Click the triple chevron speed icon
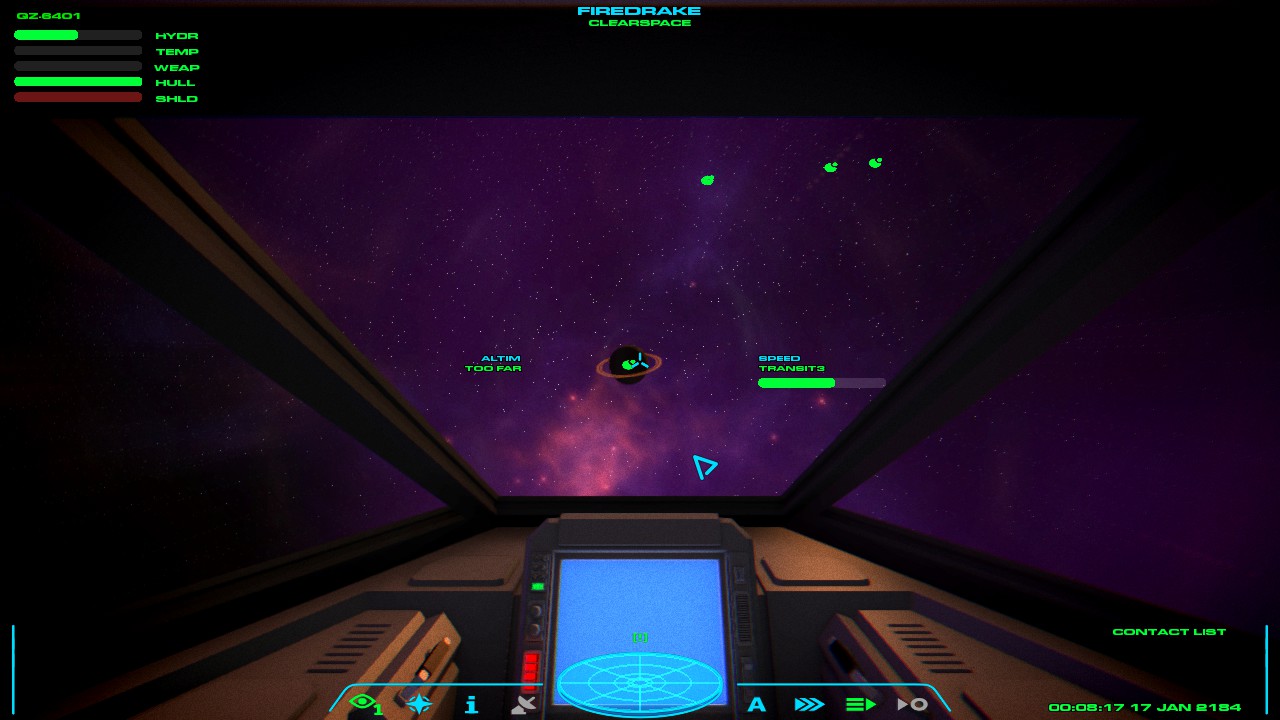 809,704
